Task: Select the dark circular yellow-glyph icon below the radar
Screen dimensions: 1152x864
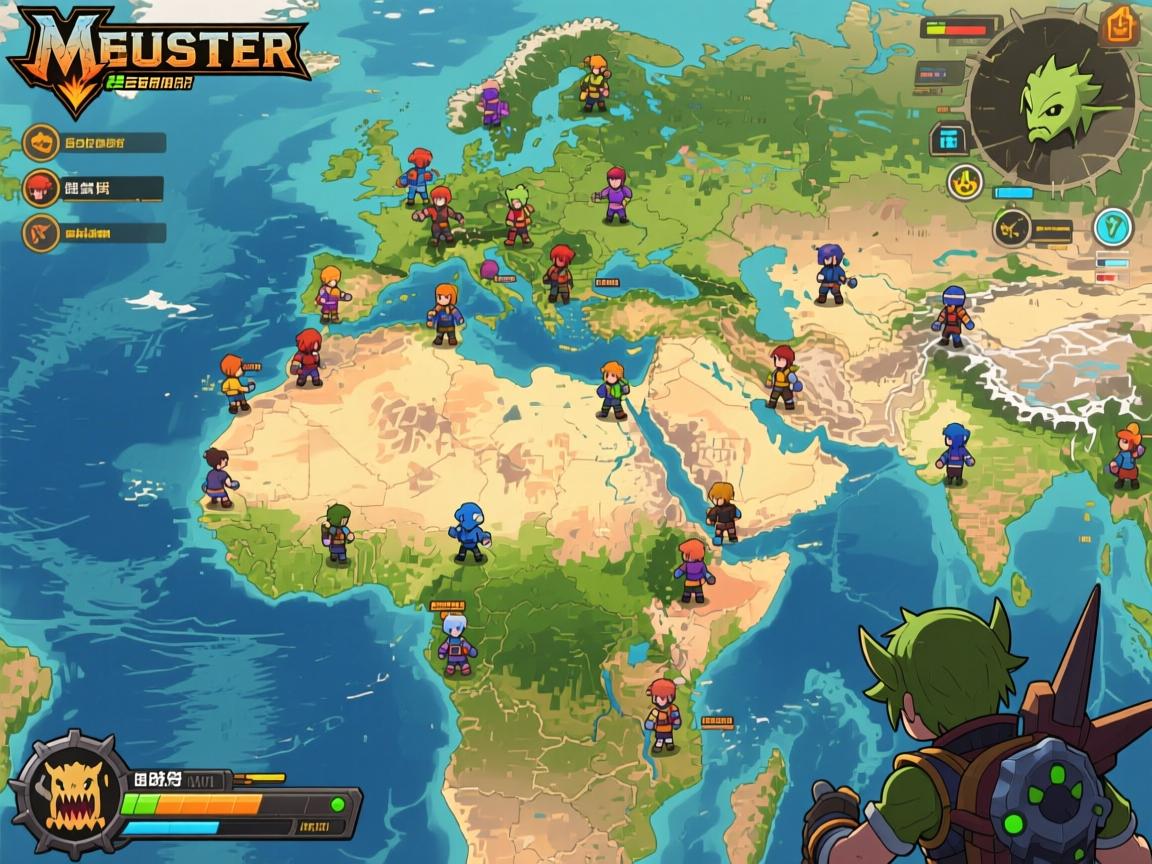Action: coord(1012,228)
